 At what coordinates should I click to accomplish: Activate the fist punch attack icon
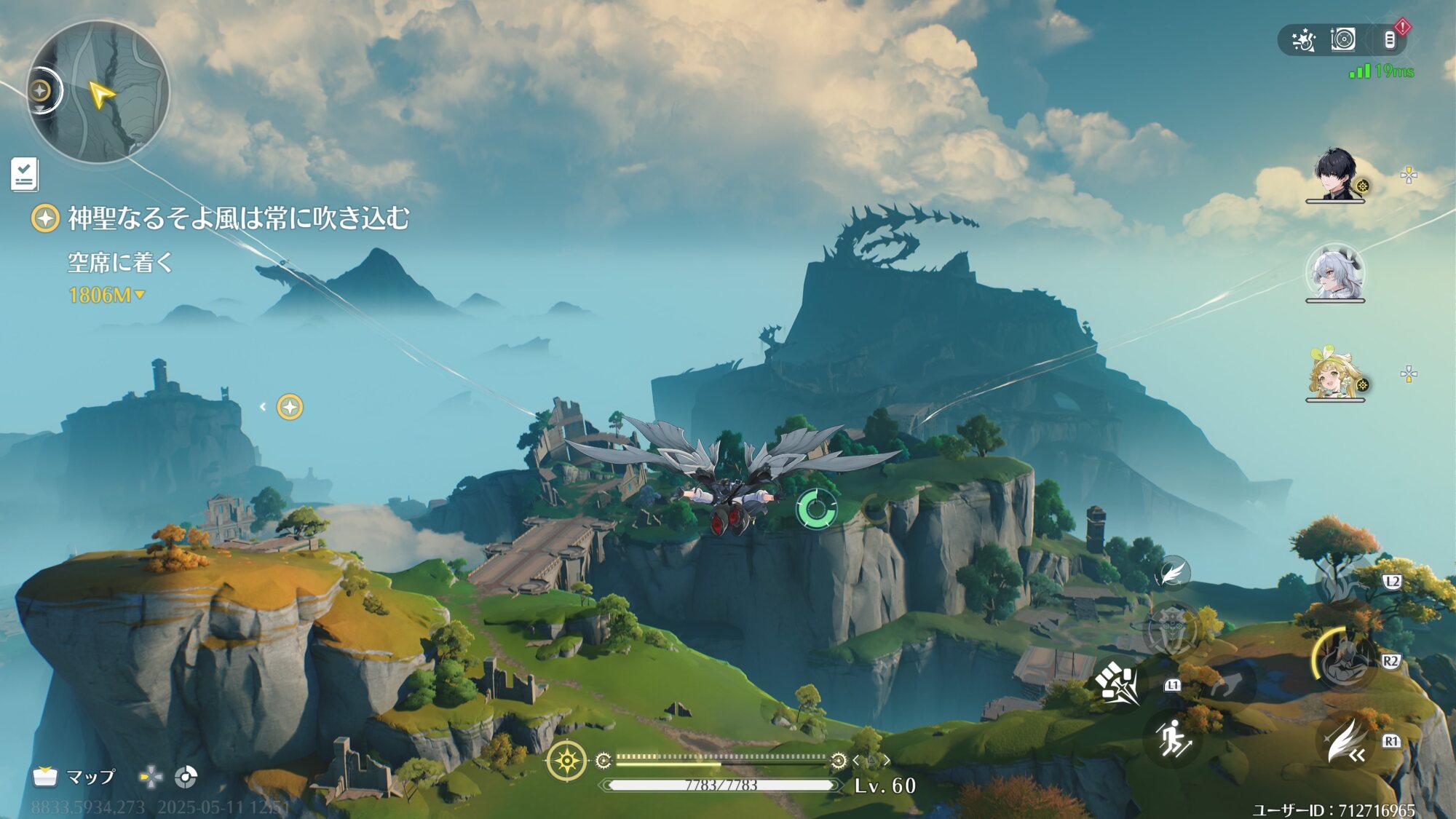(1117, 684)
